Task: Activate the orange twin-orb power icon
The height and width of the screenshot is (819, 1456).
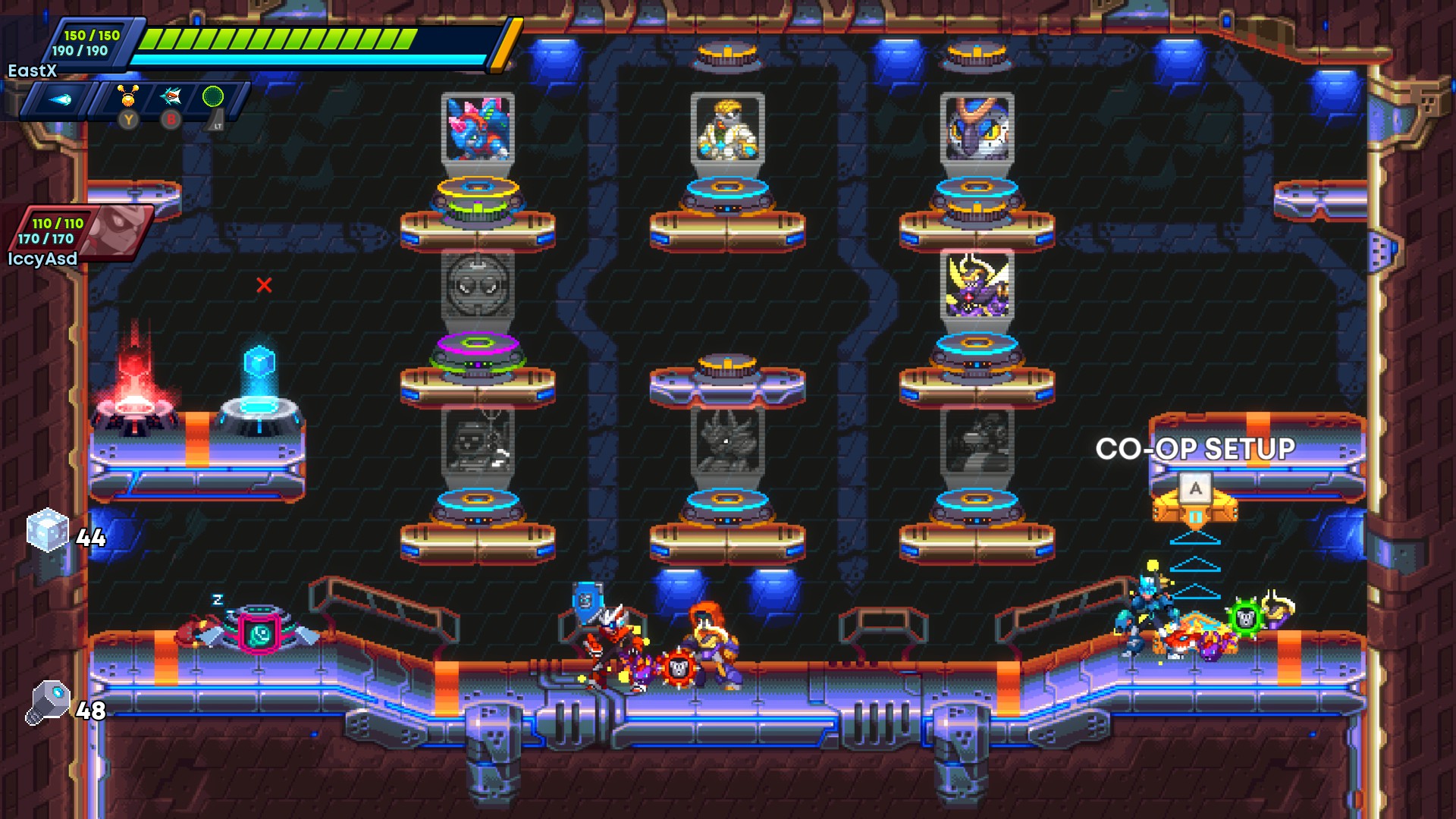Action: coord(128,96)
